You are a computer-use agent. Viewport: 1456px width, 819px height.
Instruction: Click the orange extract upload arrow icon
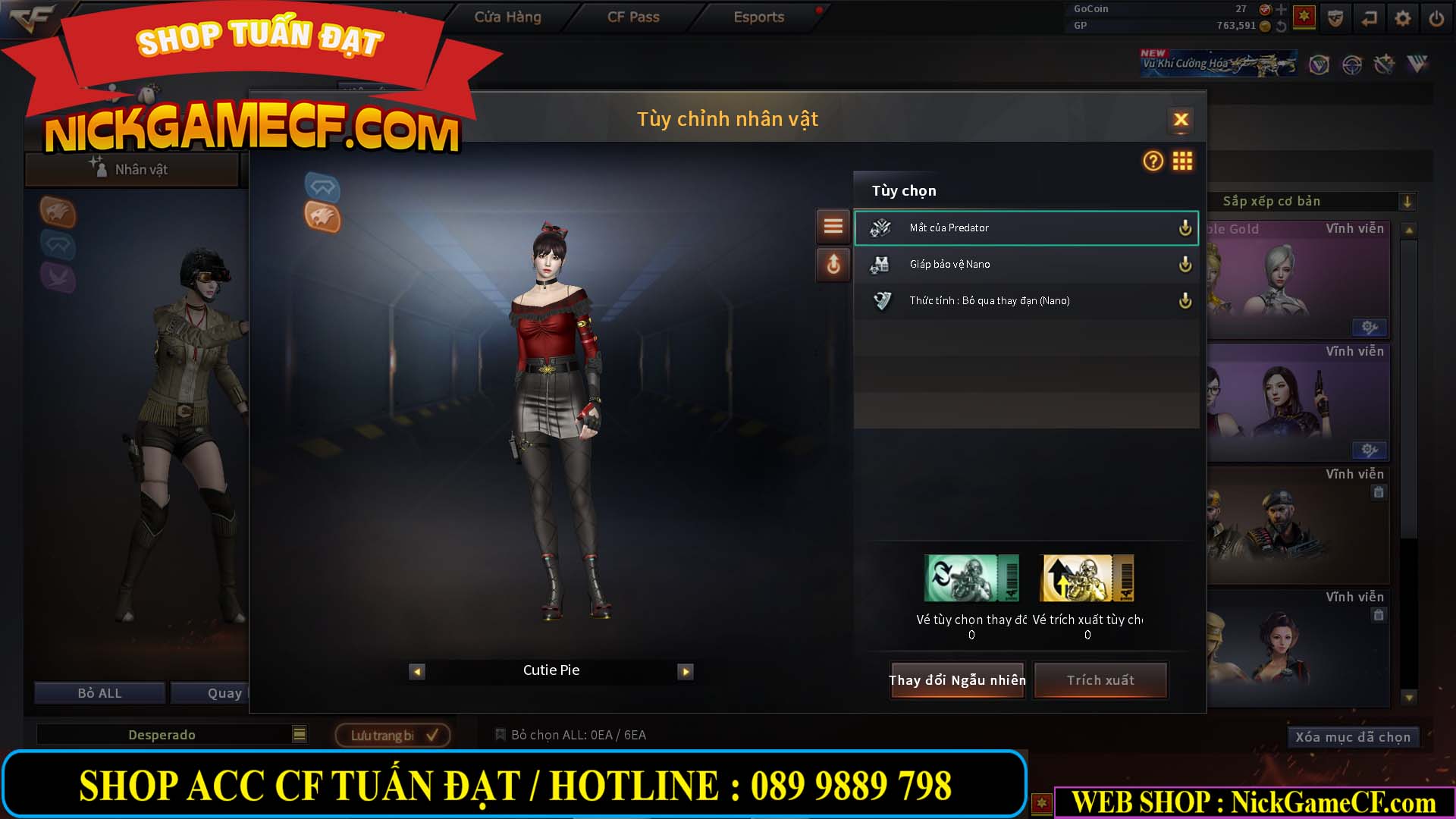[833, 265]
